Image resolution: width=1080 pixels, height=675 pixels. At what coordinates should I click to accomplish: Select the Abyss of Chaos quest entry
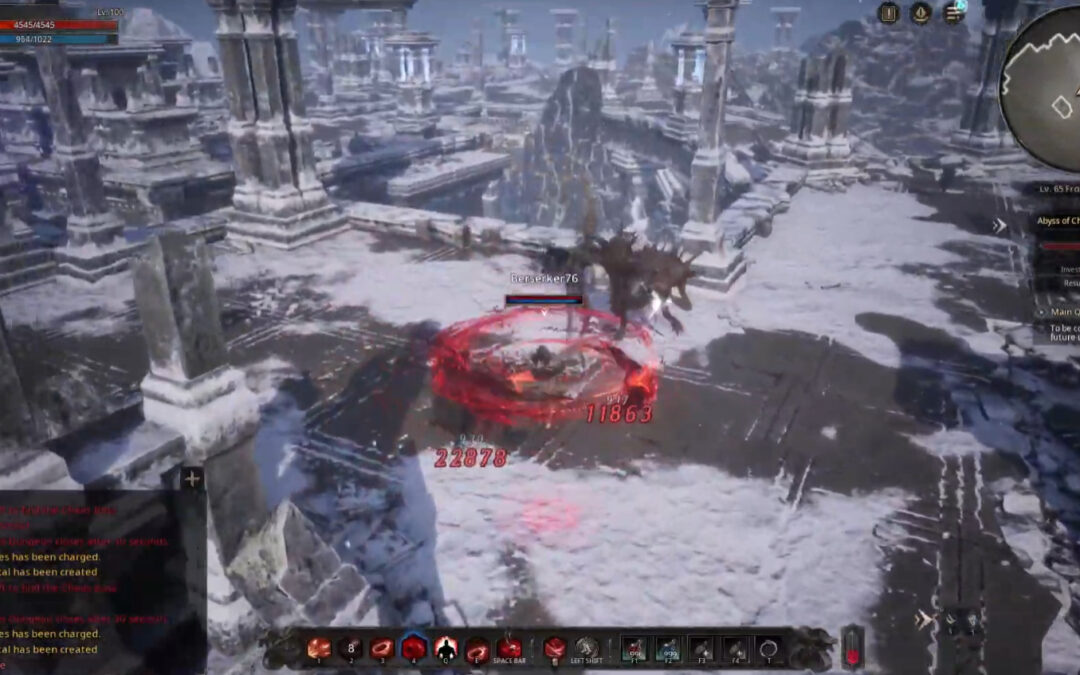coord(1058,221)
